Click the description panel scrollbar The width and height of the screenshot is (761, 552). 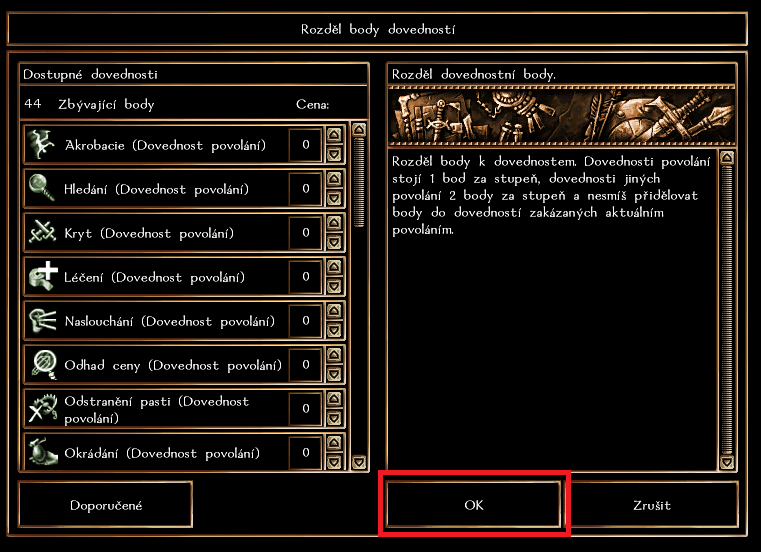727,310
